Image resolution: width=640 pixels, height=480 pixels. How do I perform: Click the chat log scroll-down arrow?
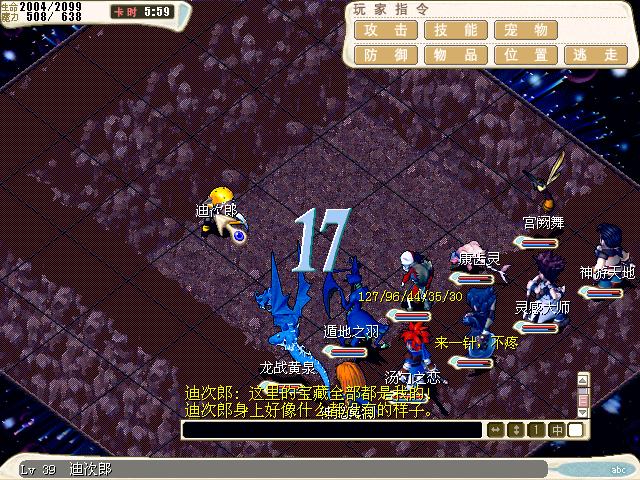tap(584, 410)
